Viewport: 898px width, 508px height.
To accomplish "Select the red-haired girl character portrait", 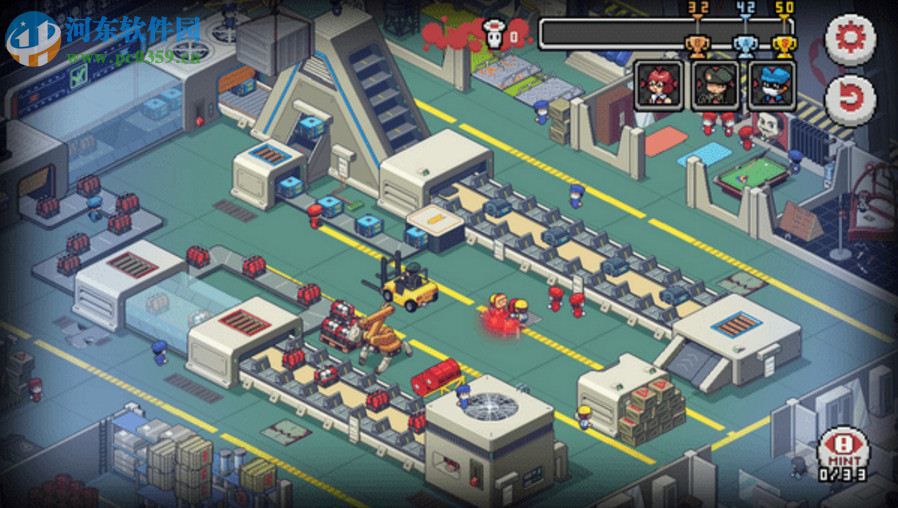I will (x=660, y=85).
